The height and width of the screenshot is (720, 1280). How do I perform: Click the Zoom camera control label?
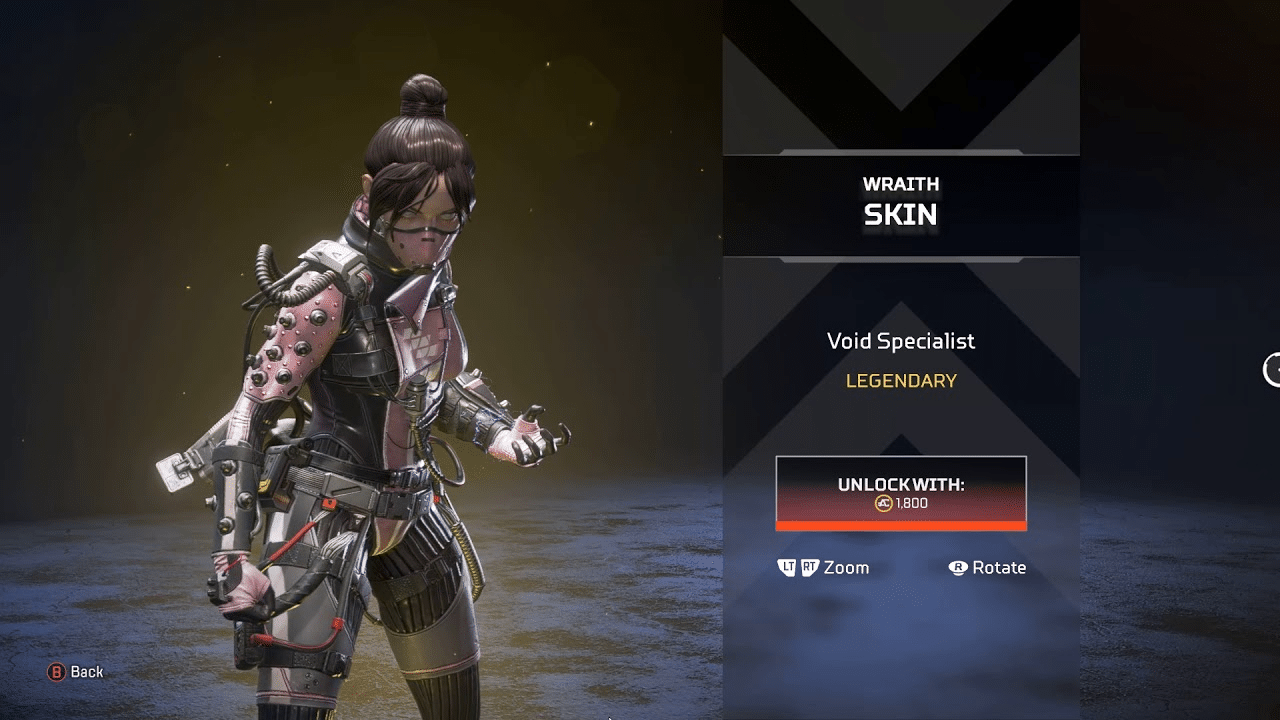click(x=845, y=567)
